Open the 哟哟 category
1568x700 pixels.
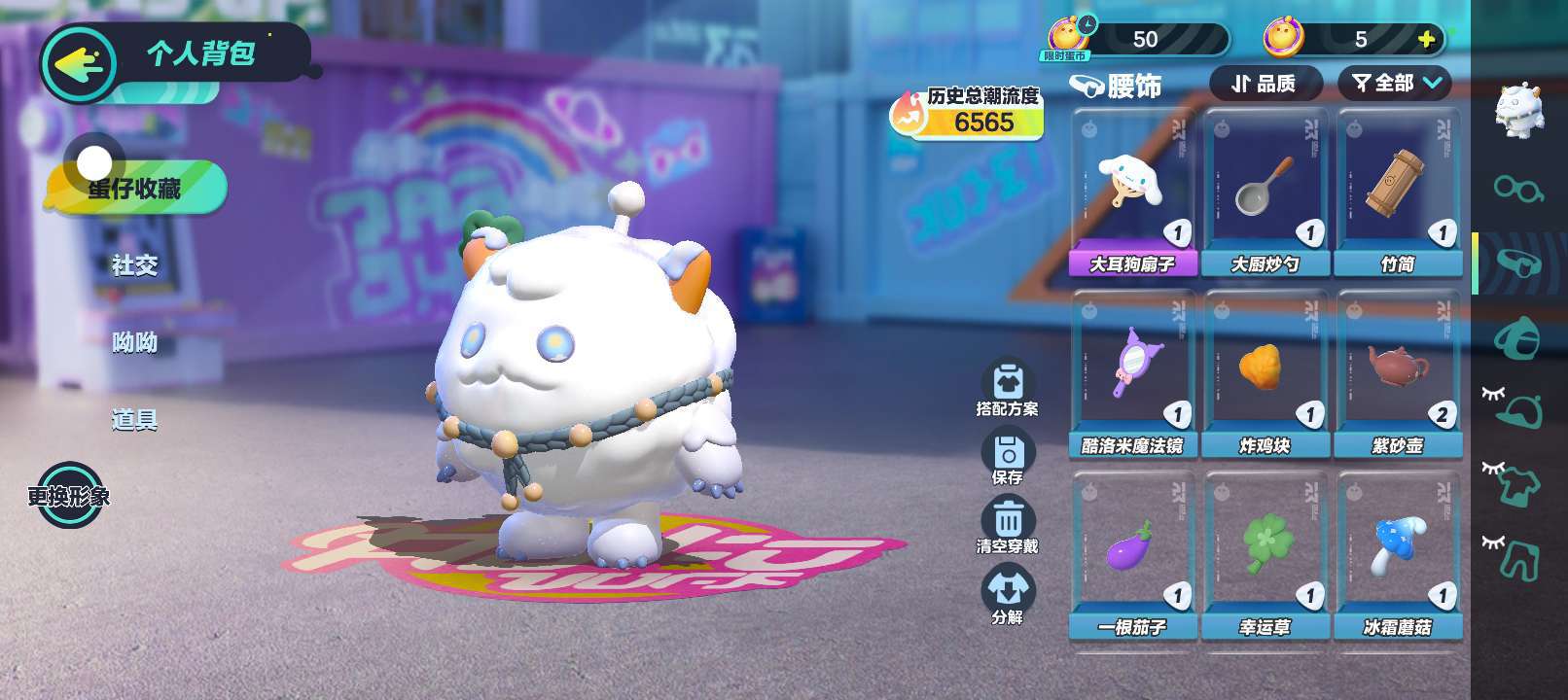tap(134, 342)
